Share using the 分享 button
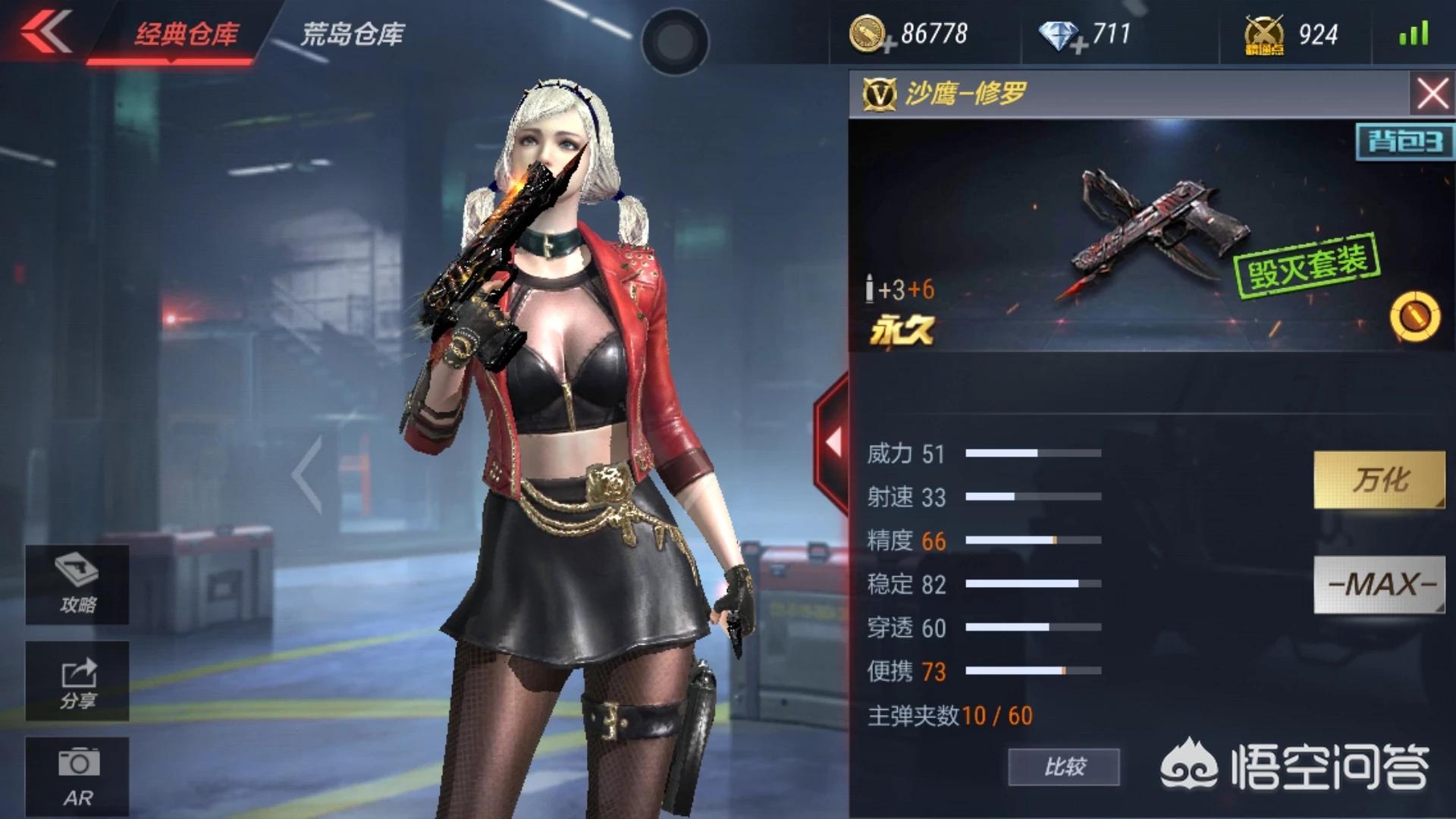1456x819 pixels. point(77,681)
